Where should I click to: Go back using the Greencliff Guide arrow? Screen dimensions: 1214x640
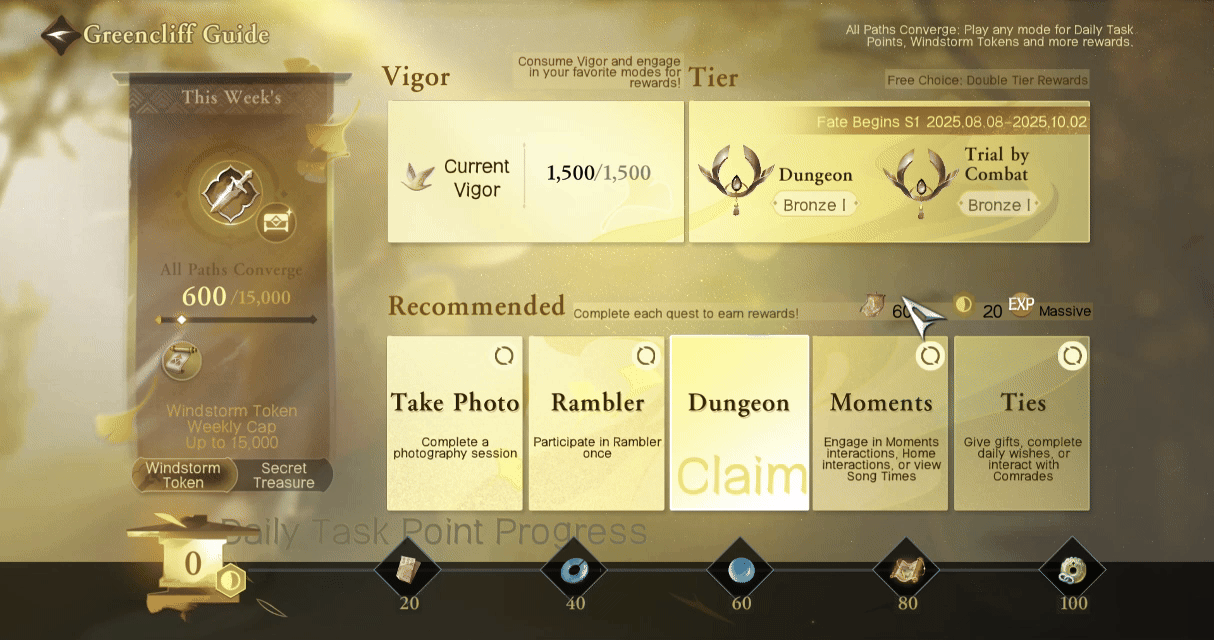(62, 35)
